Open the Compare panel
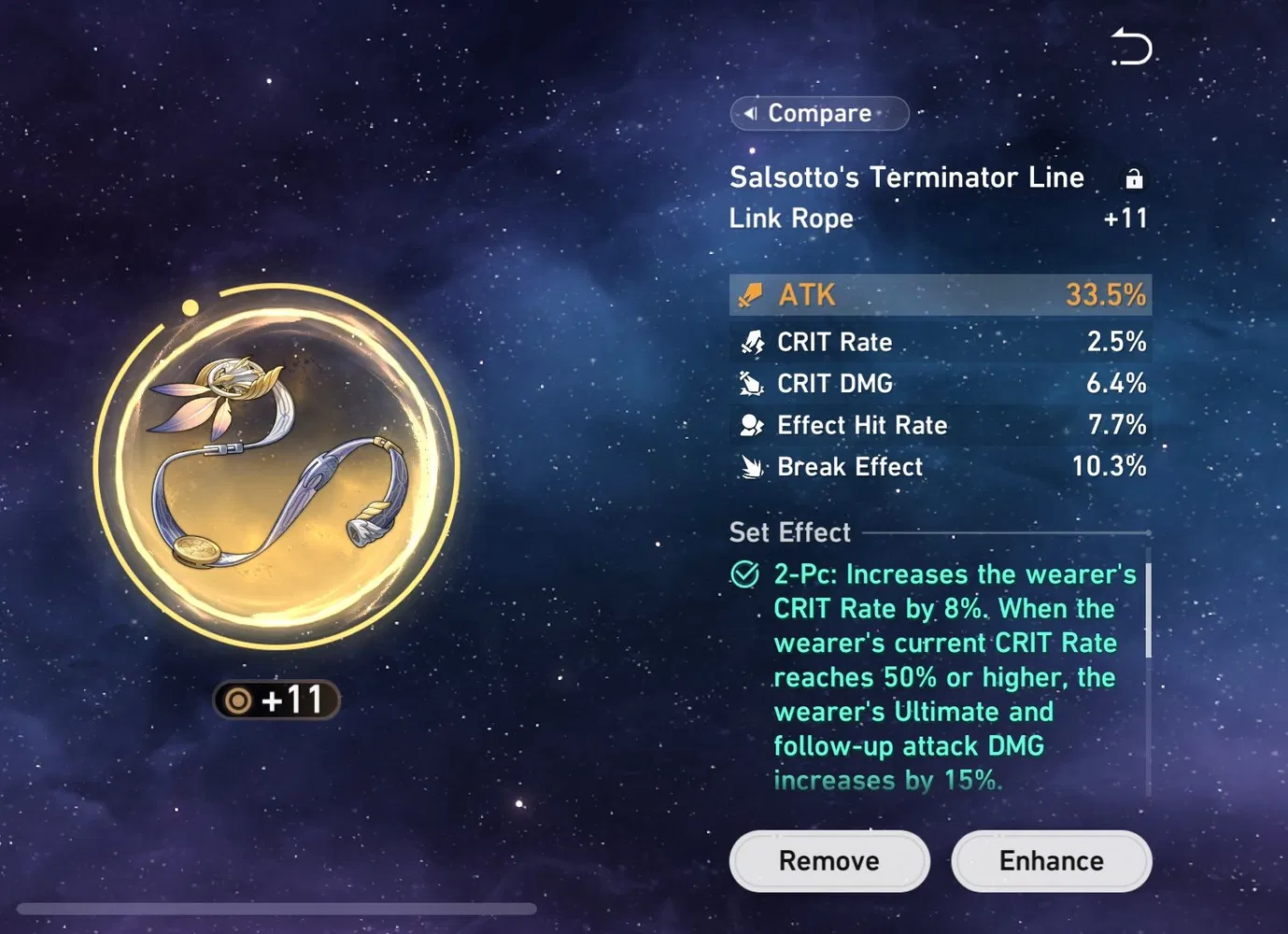Screen dimensions: 1288x934 point(819,113)
